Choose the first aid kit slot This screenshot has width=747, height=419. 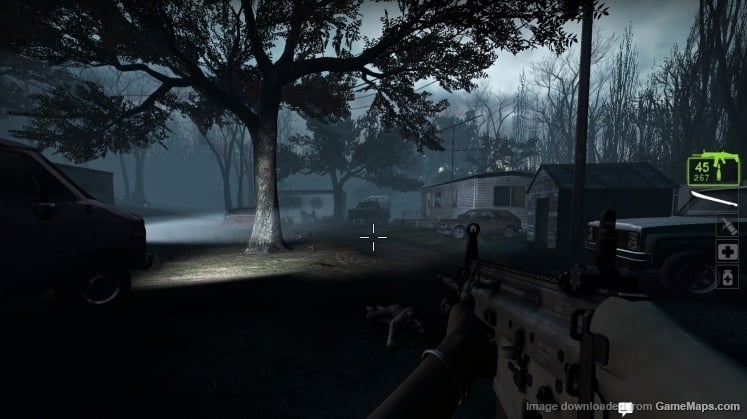pos(728,251)
